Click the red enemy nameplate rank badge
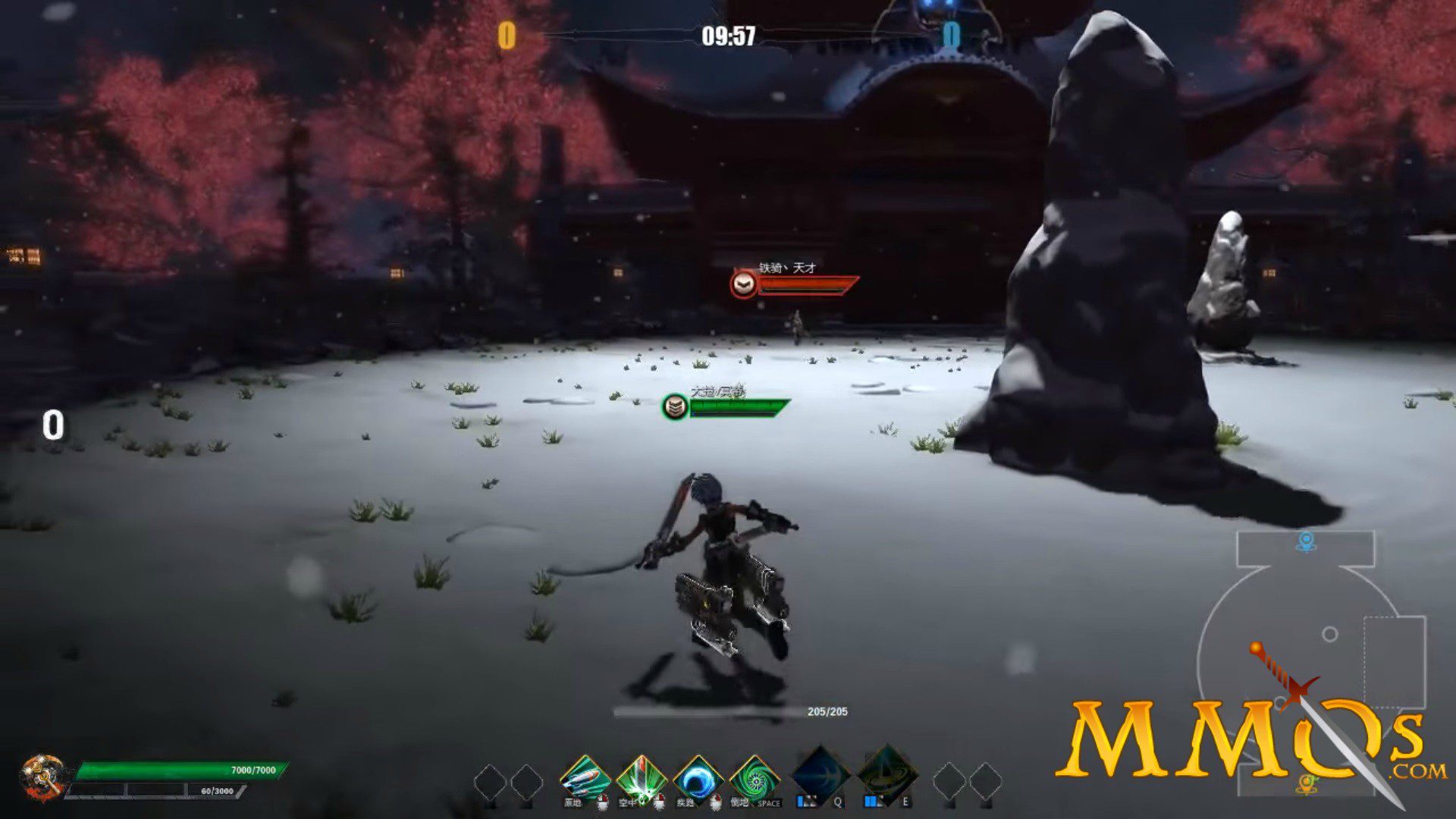The image size is (1456, 819). pyautogui.click(x=744, y=284)
